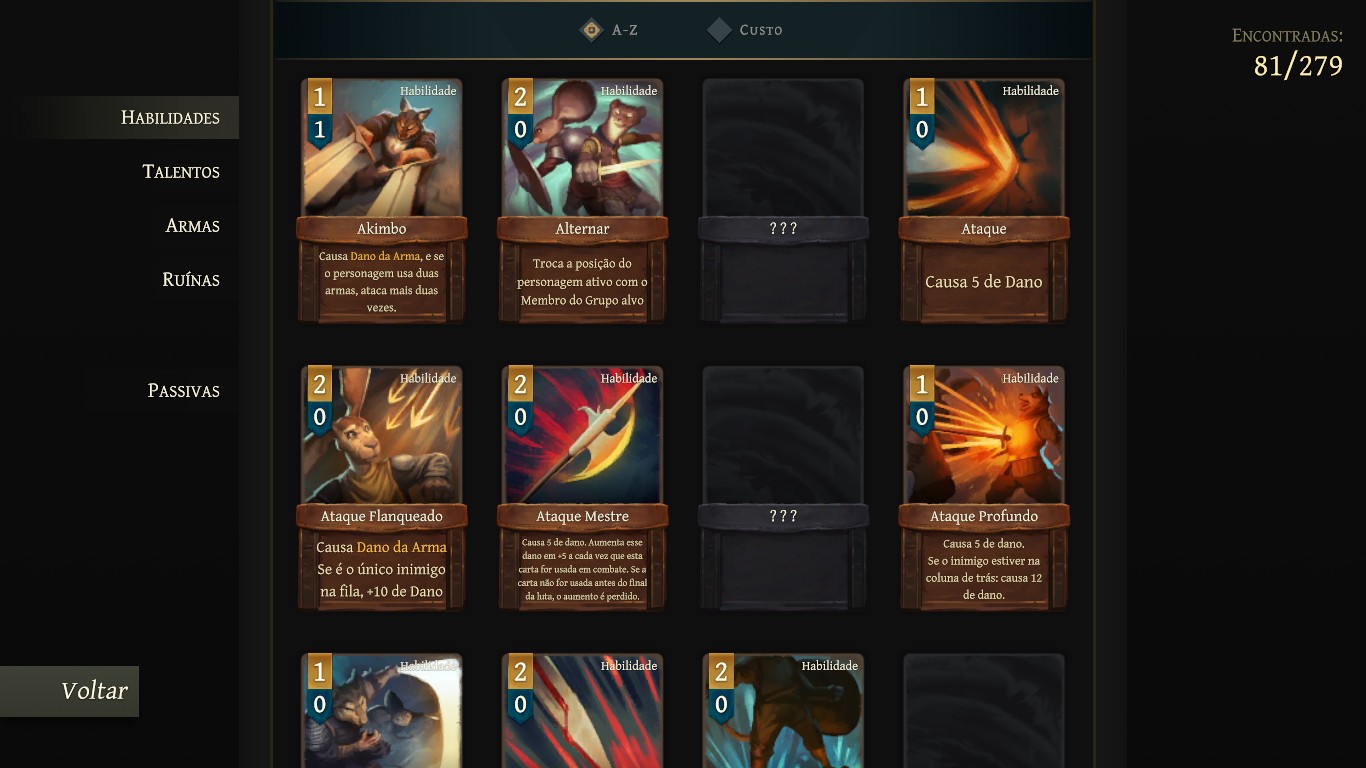Click the Akimbo card artwork
Image resolution: width=1366 pixels, height=768 pixels.
380,150
